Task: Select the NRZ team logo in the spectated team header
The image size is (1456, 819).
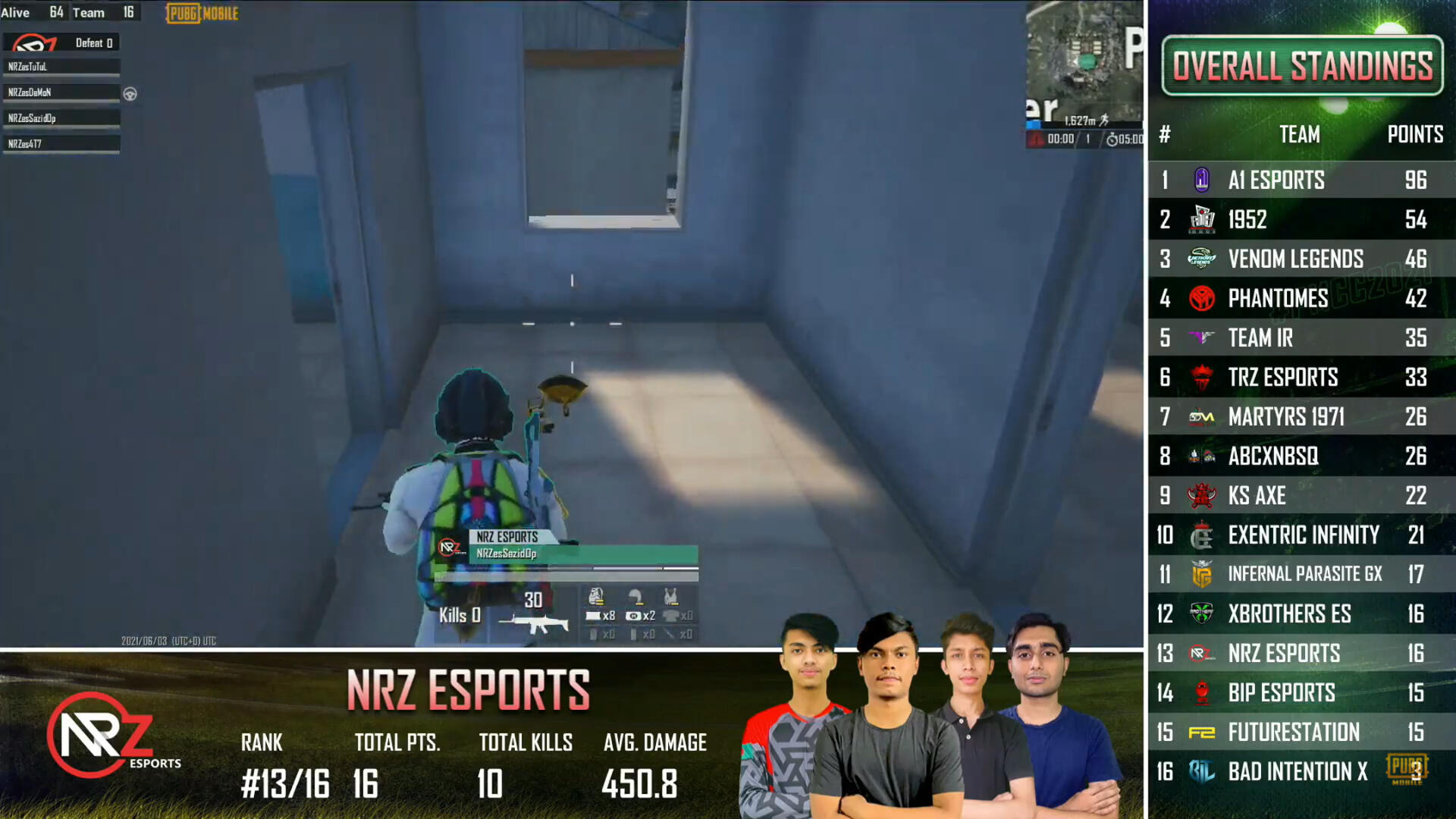Action: pyautogui.click(x=35, y=43)
